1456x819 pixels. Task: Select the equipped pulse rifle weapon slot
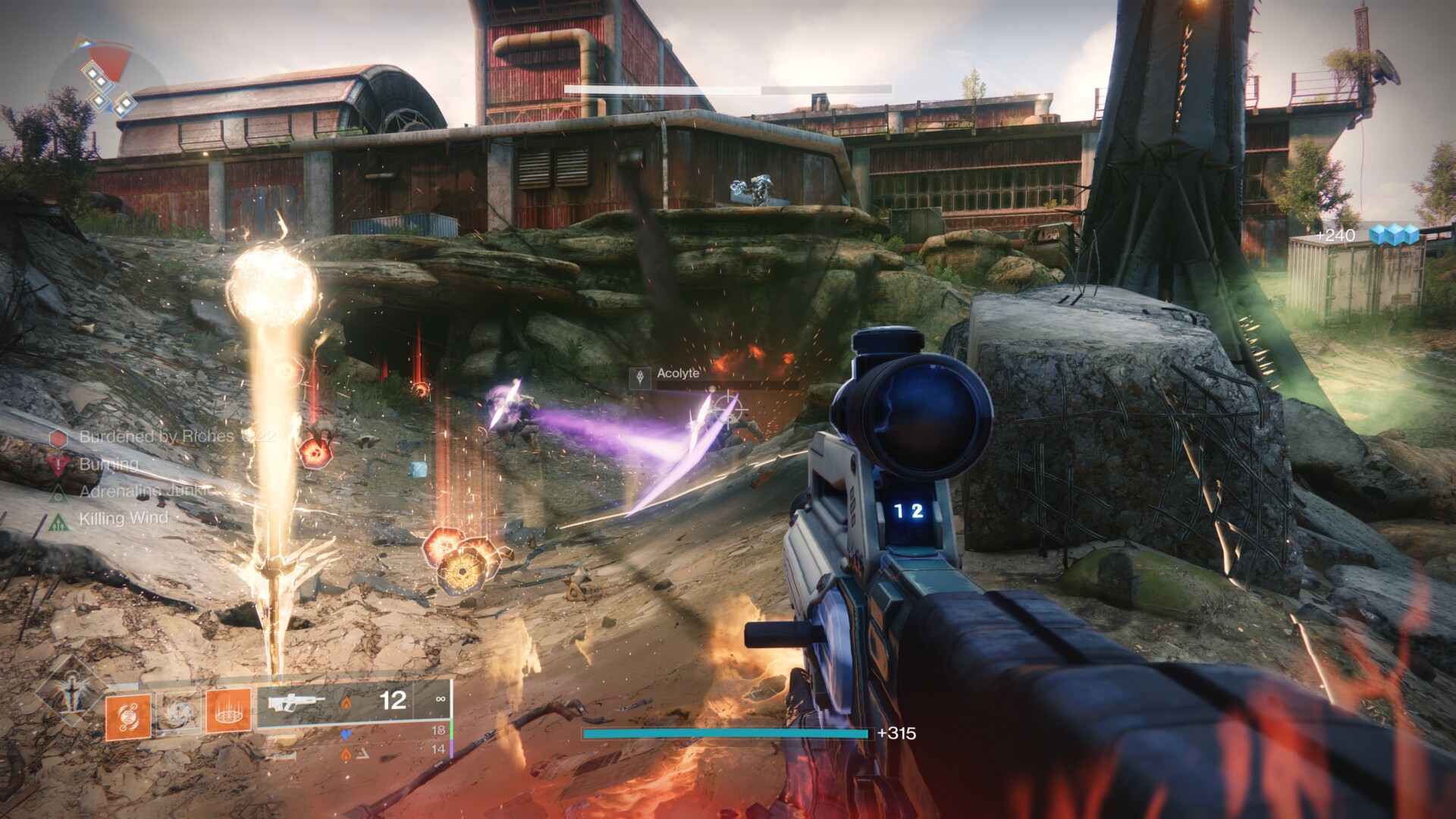[x=353, y=702]
